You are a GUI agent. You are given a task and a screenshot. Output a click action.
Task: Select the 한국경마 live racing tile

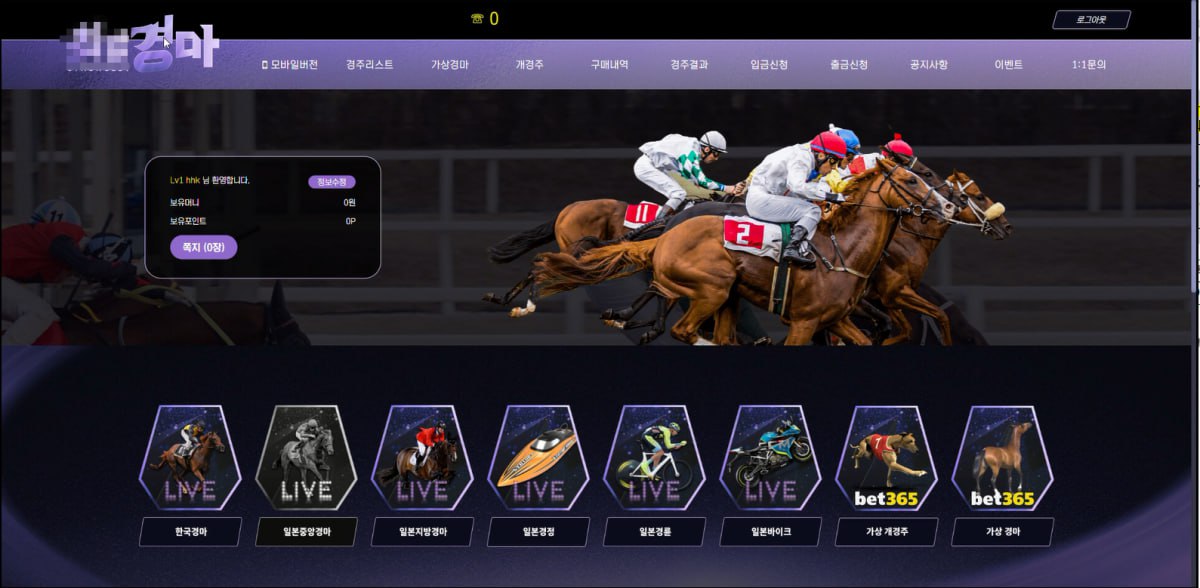tap(190, 458)
